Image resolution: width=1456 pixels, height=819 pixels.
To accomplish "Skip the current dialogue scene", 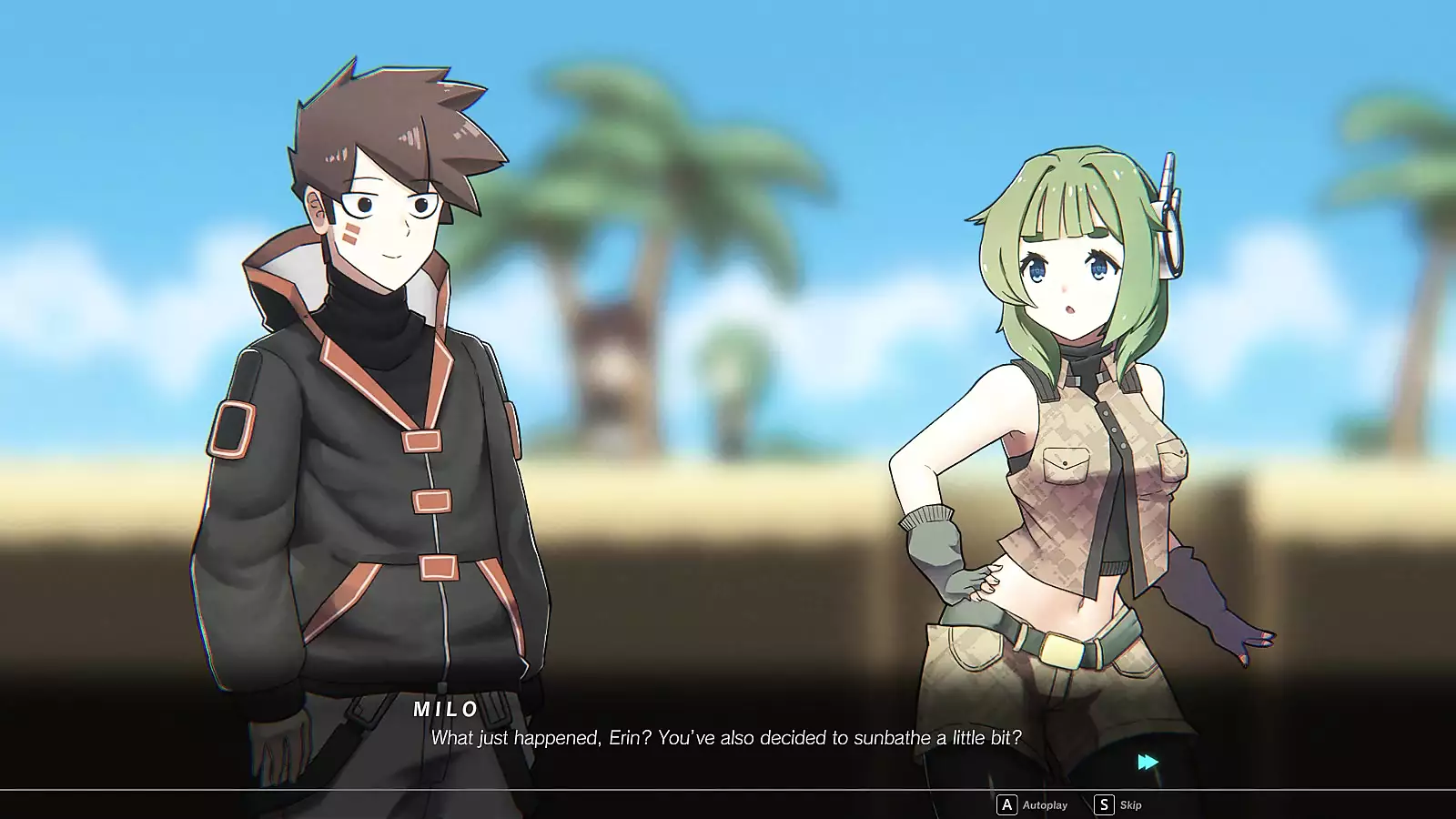I will (x=1118, y=804).
